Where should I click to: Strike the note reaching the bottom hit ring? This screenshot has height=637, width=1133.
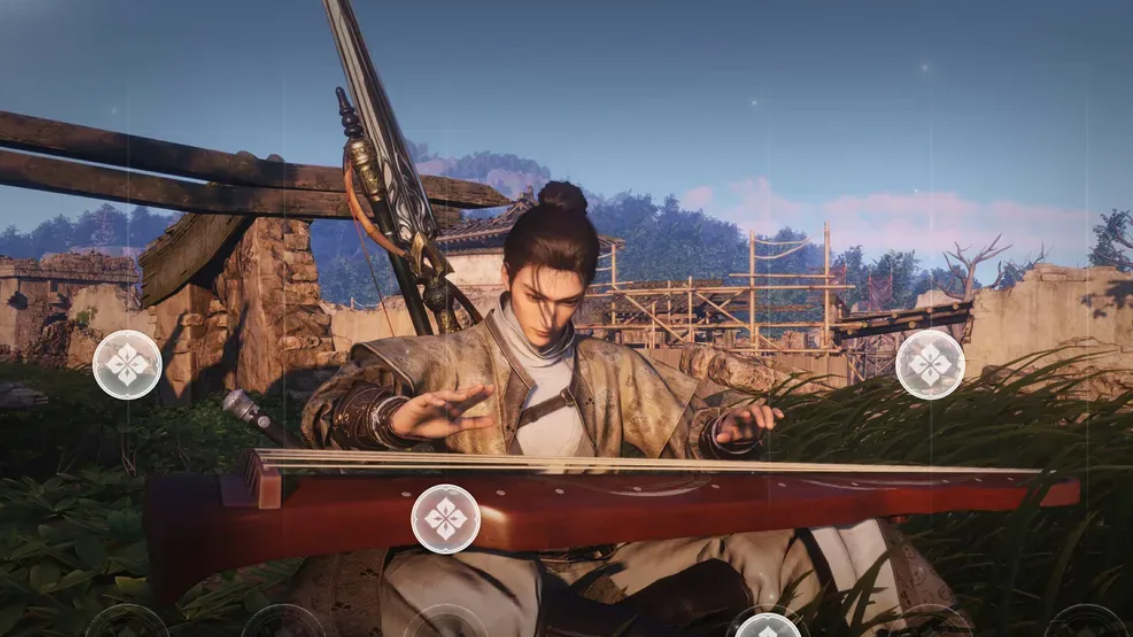(x=768, y=627)
